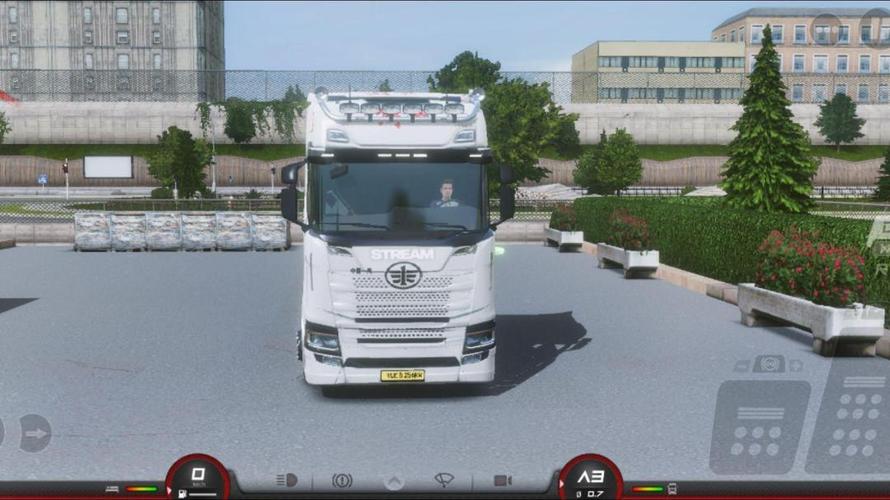Viewport: 890px width, 500px height.
Task: Engage the parking brake icon
Action: (342, 481)
